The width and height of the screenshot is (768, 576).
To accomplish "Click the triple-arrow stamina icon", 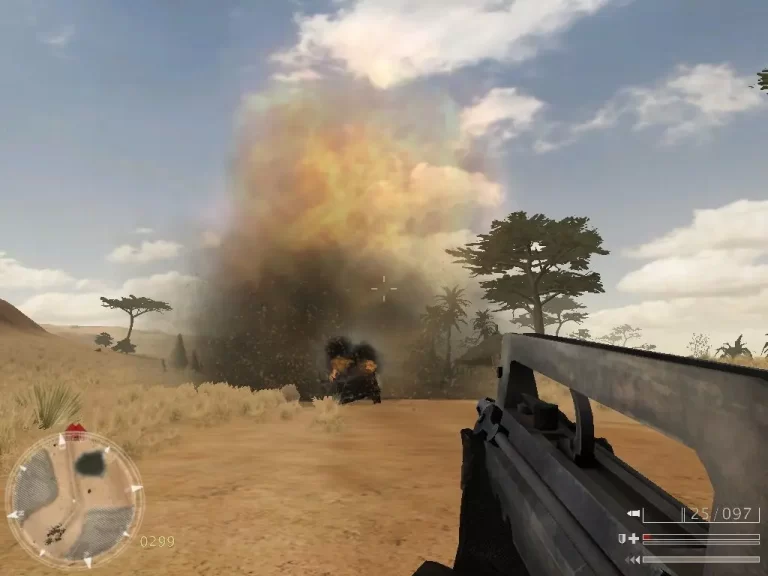I will 632,559.
